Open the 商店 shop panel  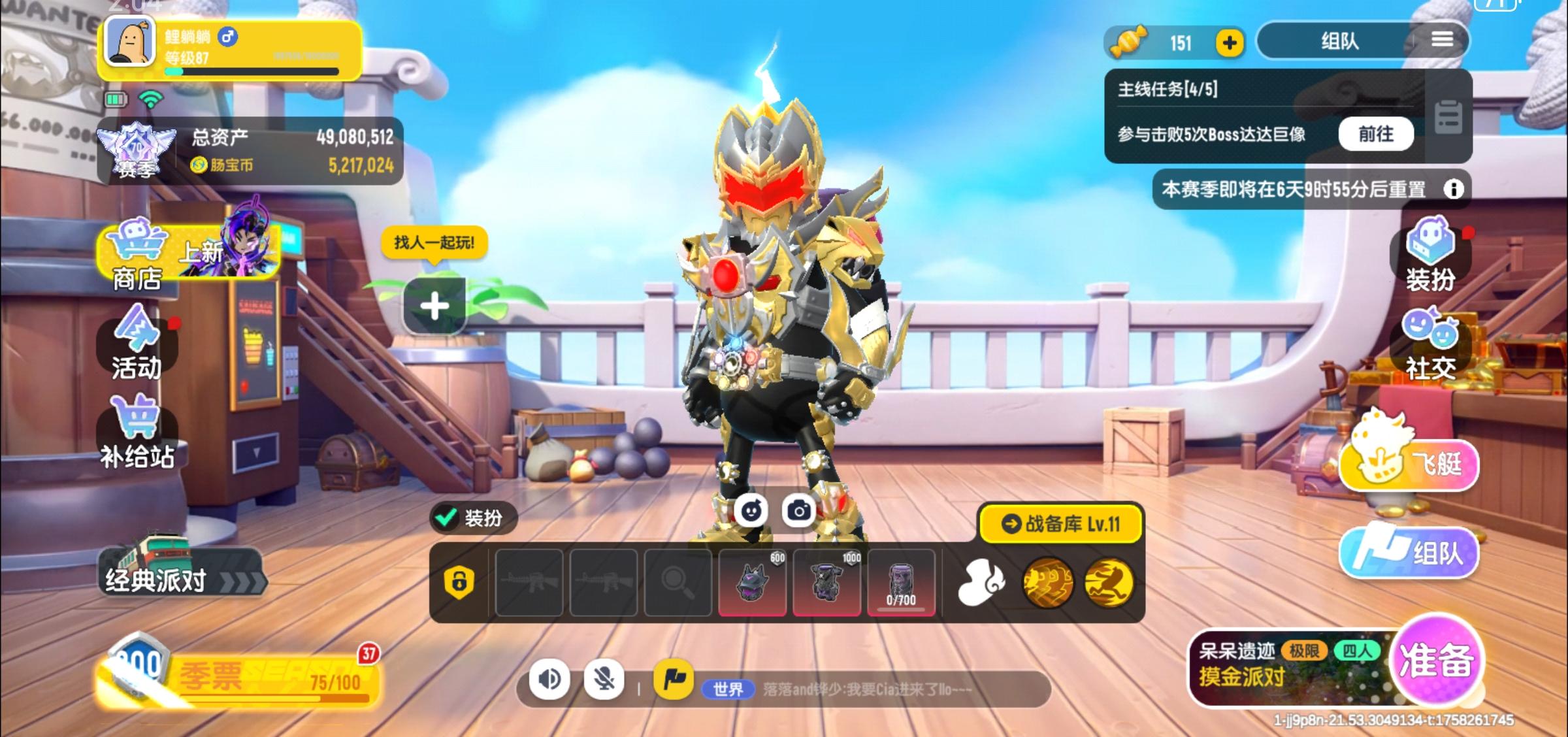coord(136,261)
